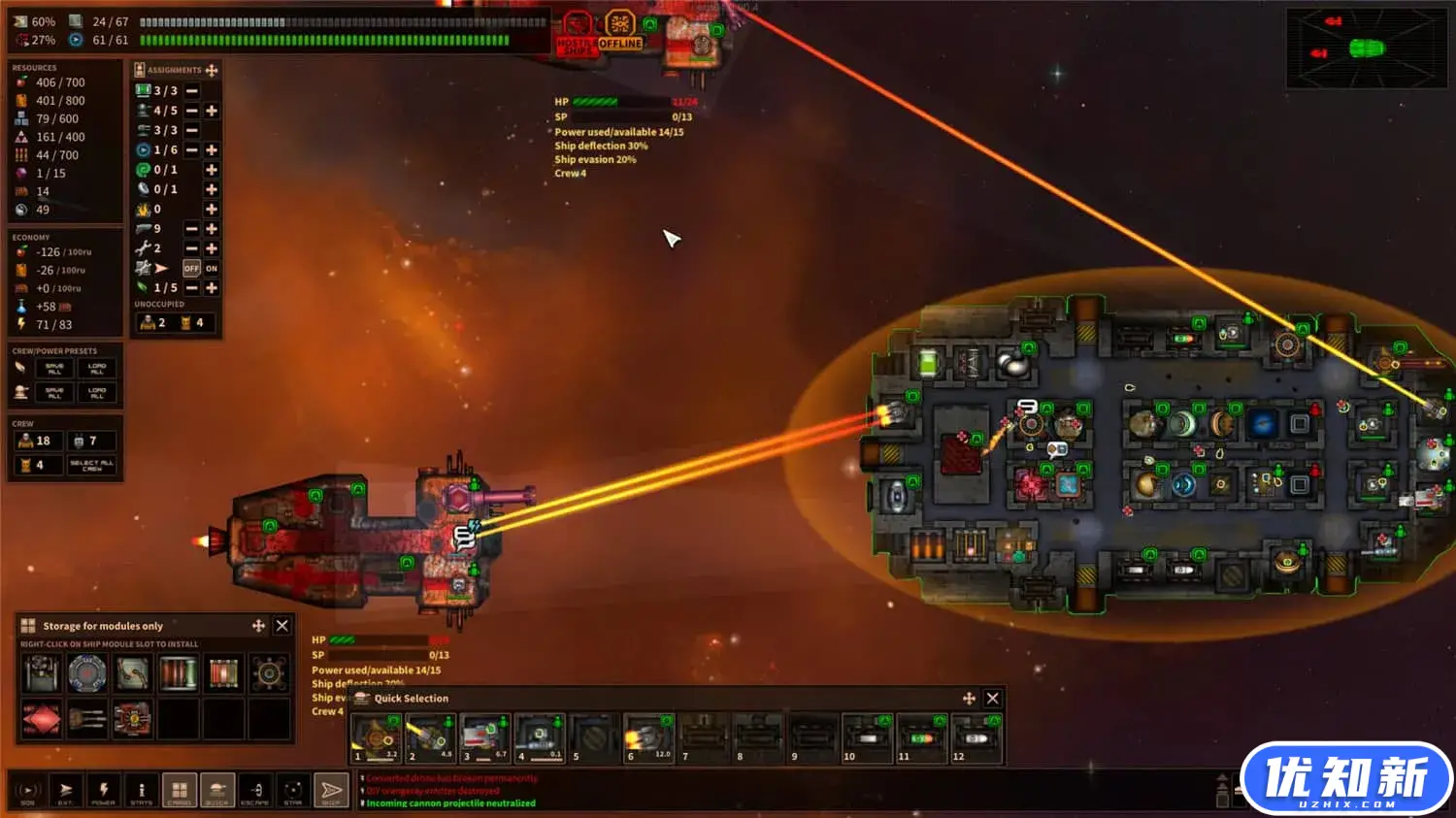Viewport: 1456px width, 818px height.
Task: Open the Power toolbar button
Action: coord(103,791)
